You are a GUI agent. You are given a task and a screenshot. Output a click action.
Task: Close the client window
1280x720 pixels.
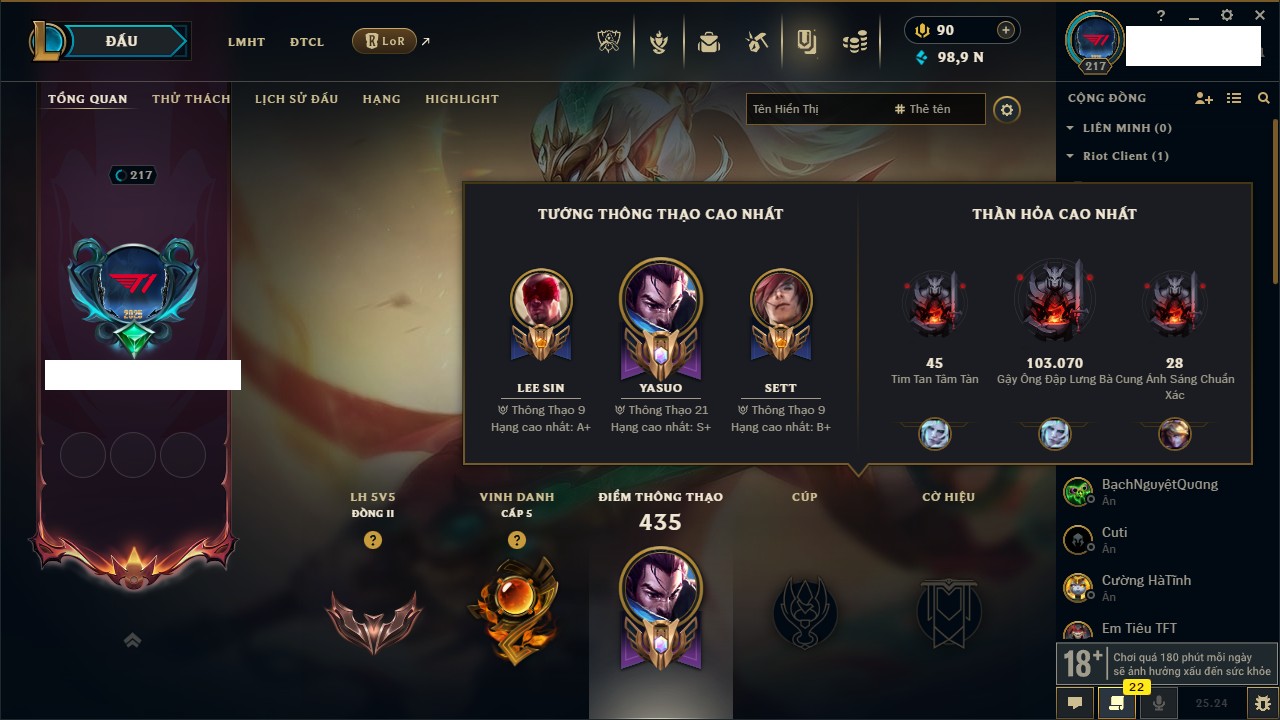[x=1256, y=15]
